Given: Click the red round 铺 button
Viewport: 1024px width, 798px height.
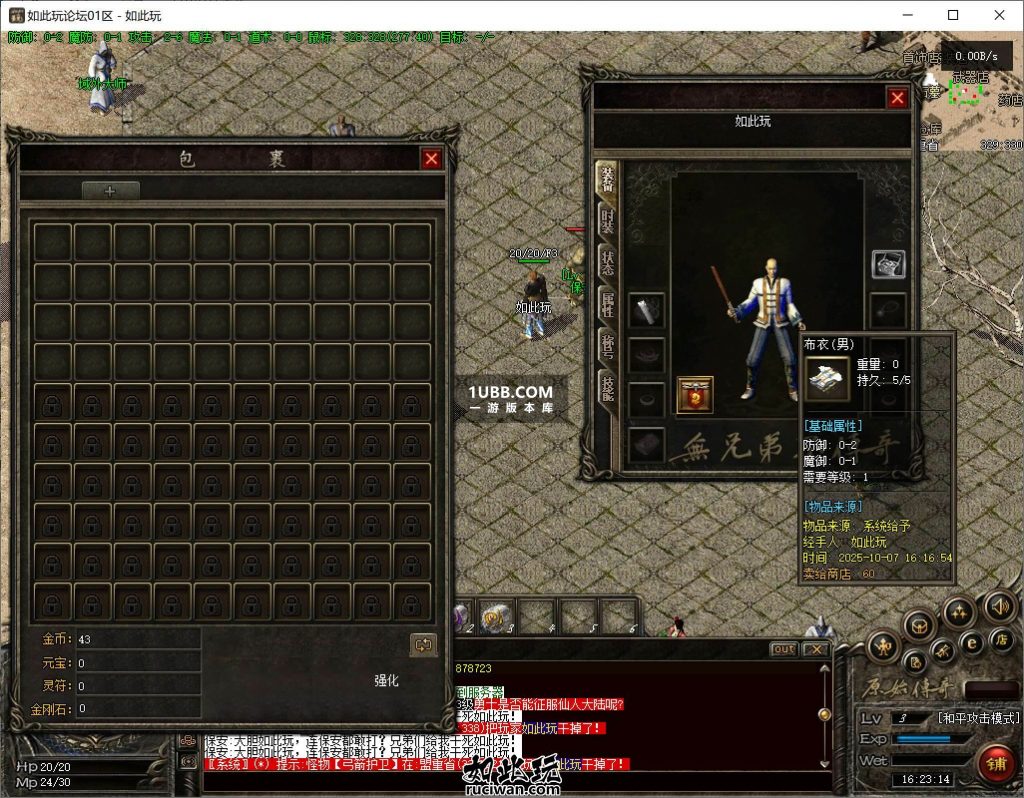Looking at the screenshot, I should 995,764.
